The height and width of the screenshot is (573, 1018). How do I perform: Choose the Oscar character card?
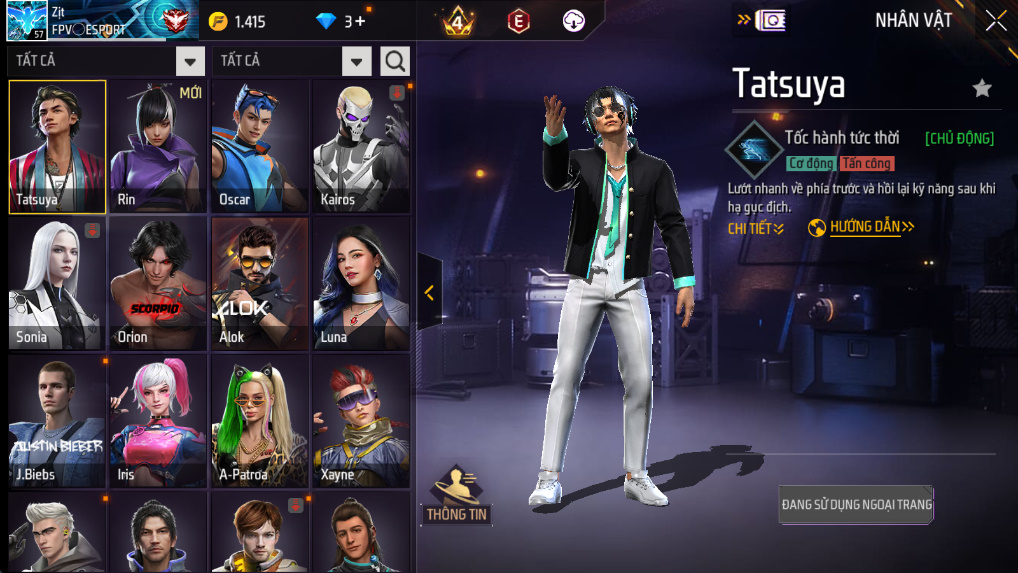[x=260, y=146]
